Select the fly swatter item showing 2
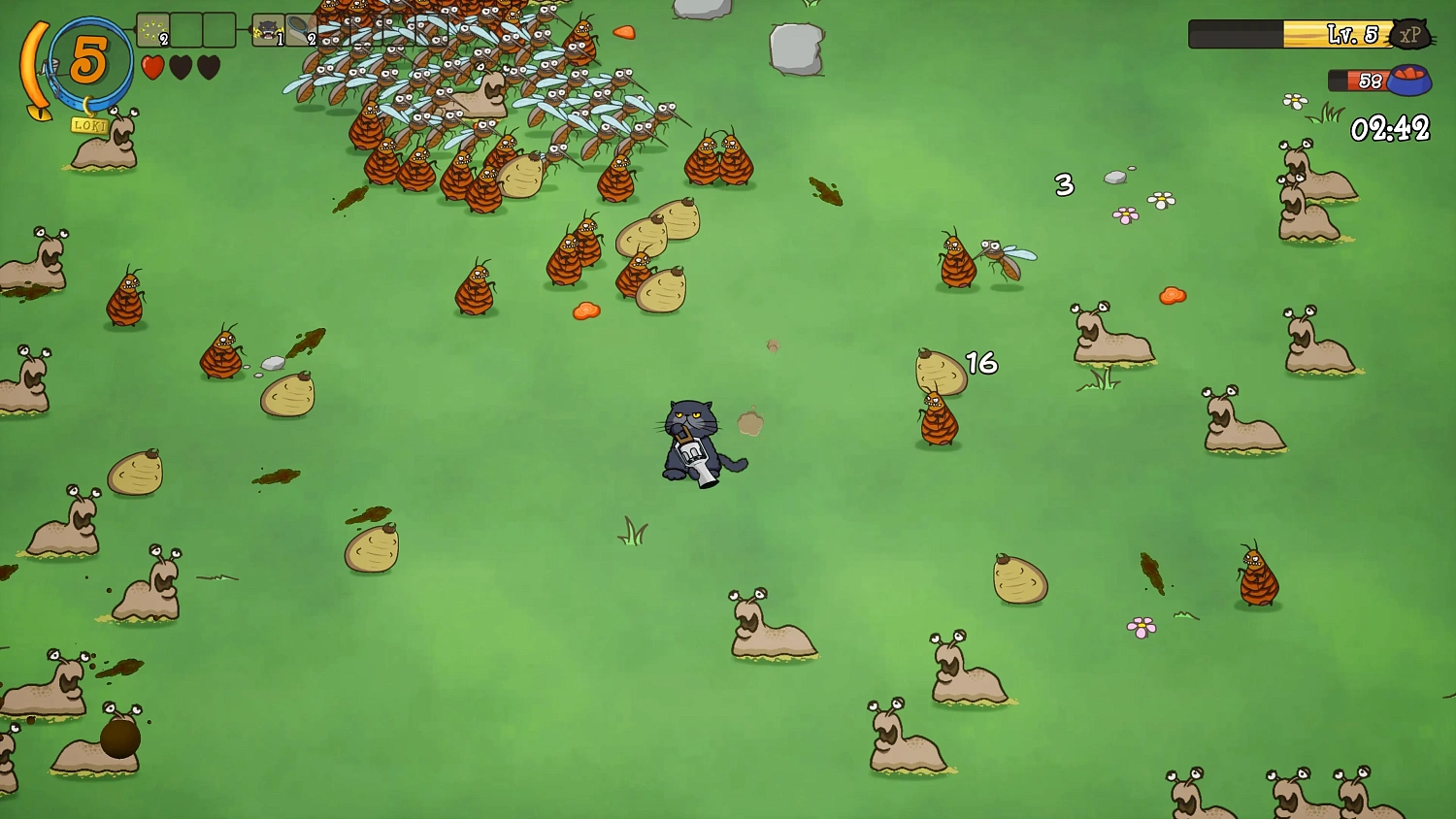1456x819 pixels. (x=303, y=31)
